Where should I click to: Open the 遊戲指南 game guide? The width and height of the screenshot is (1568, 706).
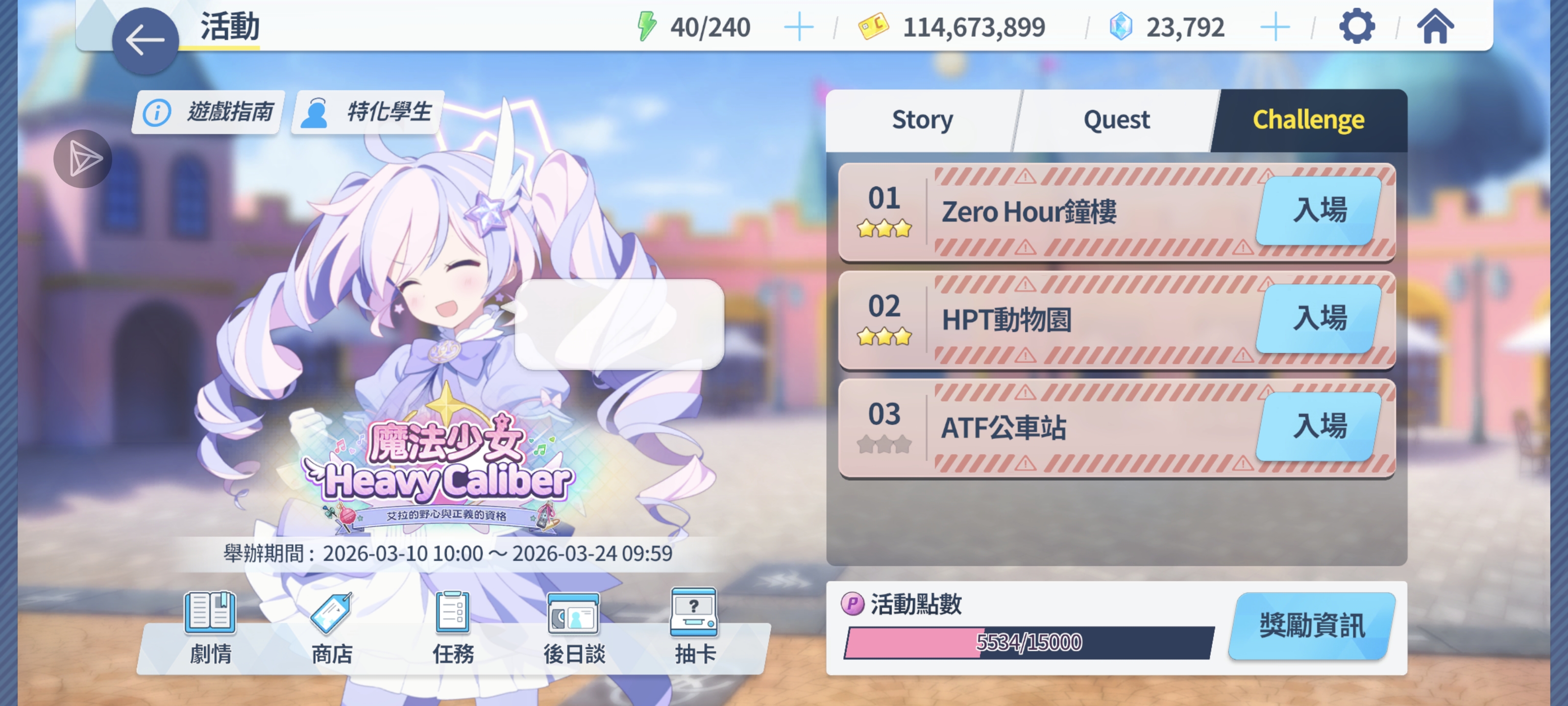(206, 112)
